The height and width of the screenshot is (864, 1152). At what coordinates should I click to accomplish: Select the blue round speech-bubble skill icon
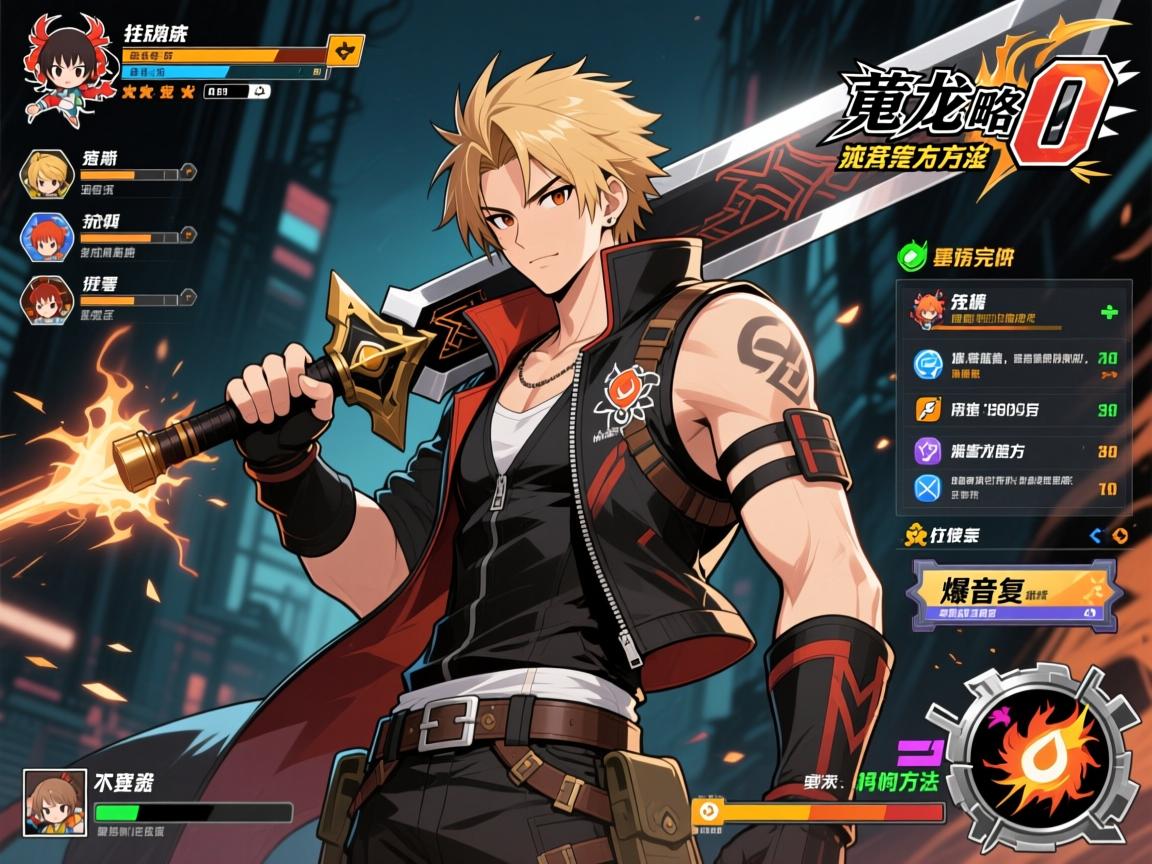tap(927, 364)
